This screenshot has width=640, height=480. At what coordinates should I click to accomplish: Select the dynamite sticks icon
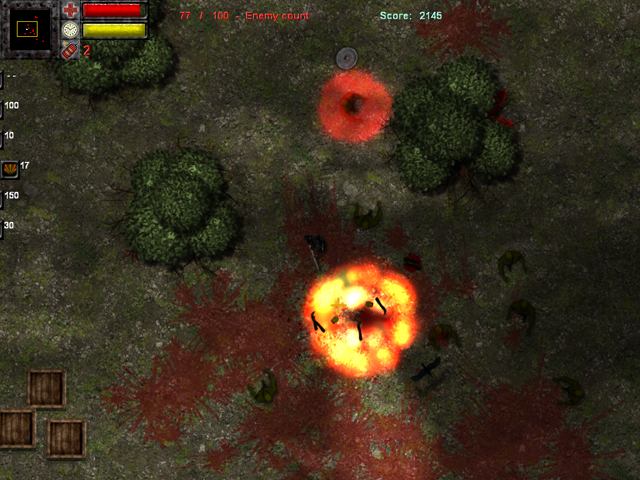[x=70, y=49]
